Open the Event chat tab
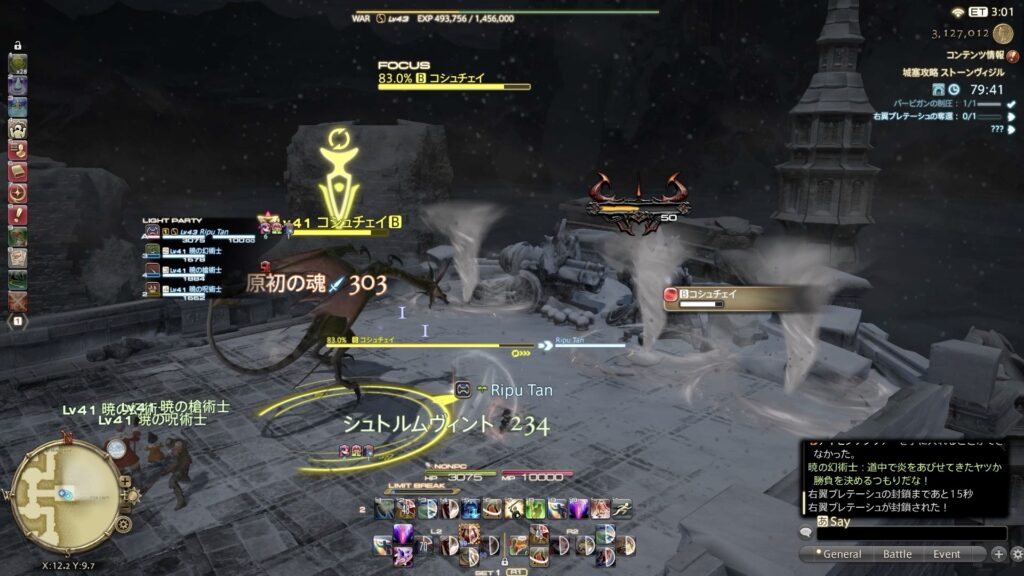1024x576 pixels. click(x=947, y=554)
